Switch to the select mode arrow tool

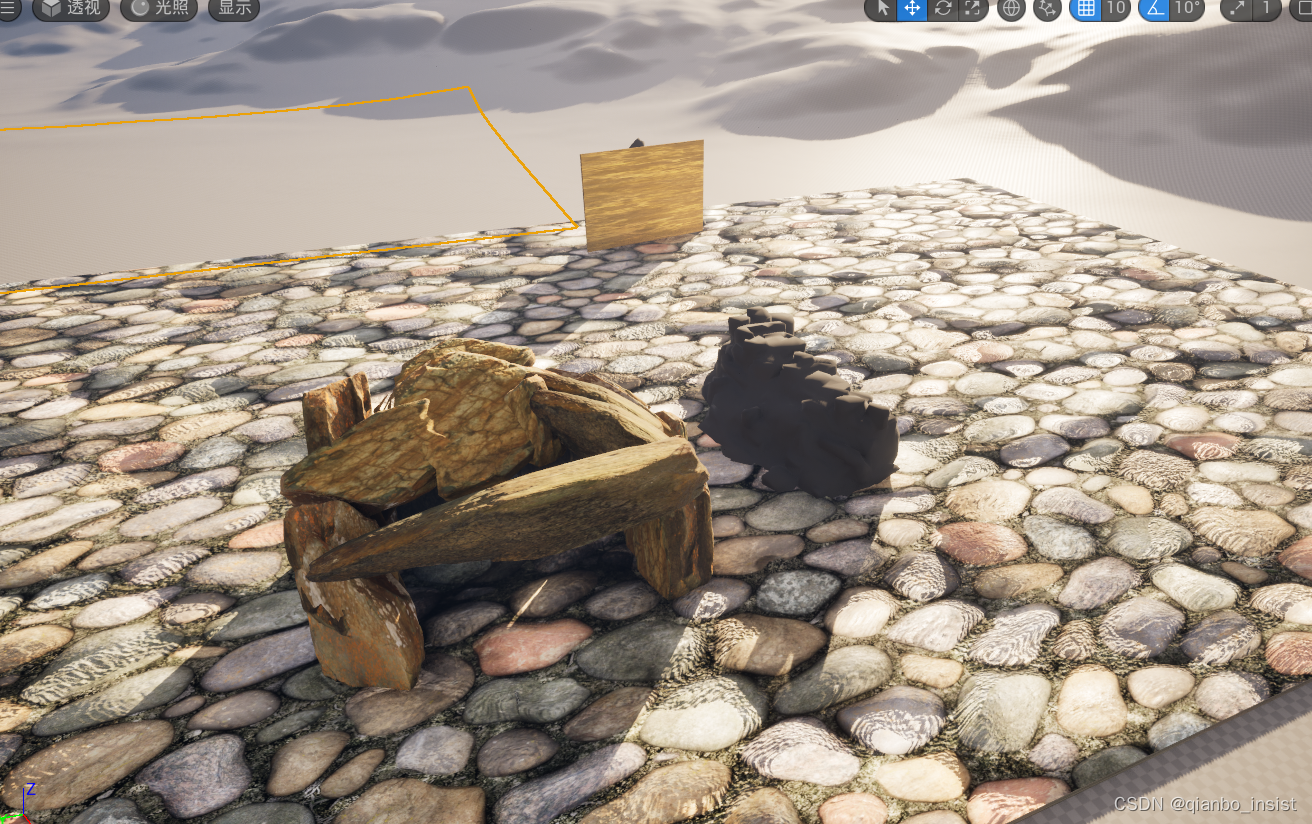(x=883, y=8)
